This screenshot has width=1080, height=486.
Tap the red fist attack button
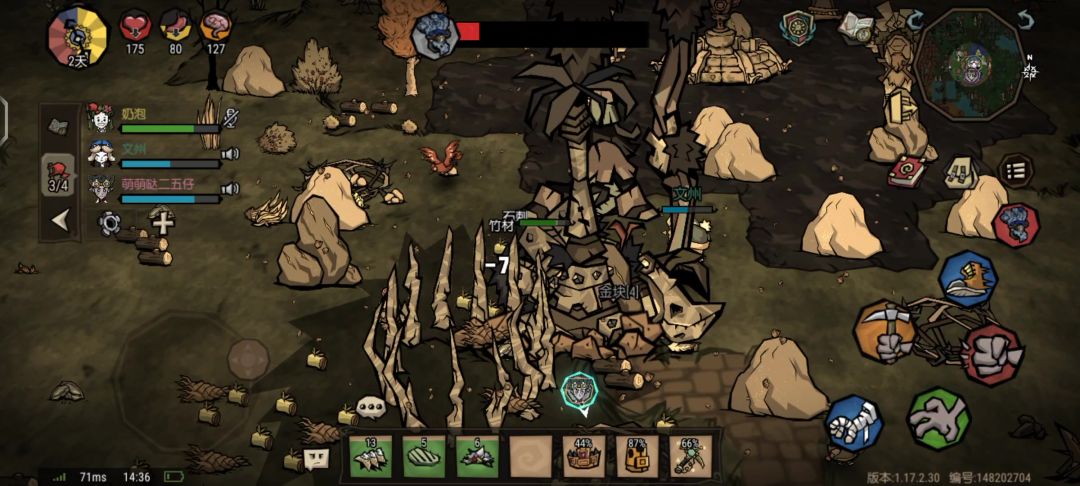coord(992,353)
